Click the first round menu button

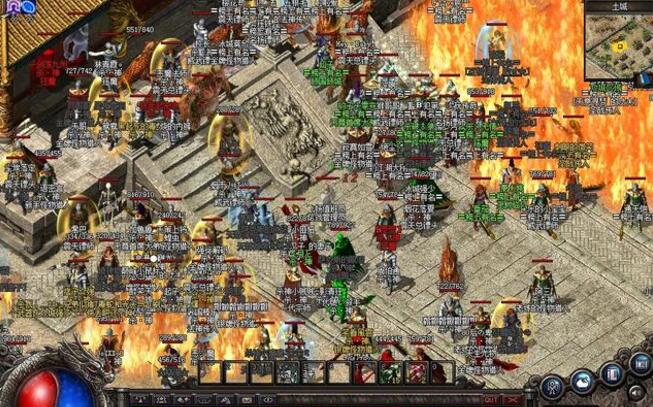(x=552, y=385)
